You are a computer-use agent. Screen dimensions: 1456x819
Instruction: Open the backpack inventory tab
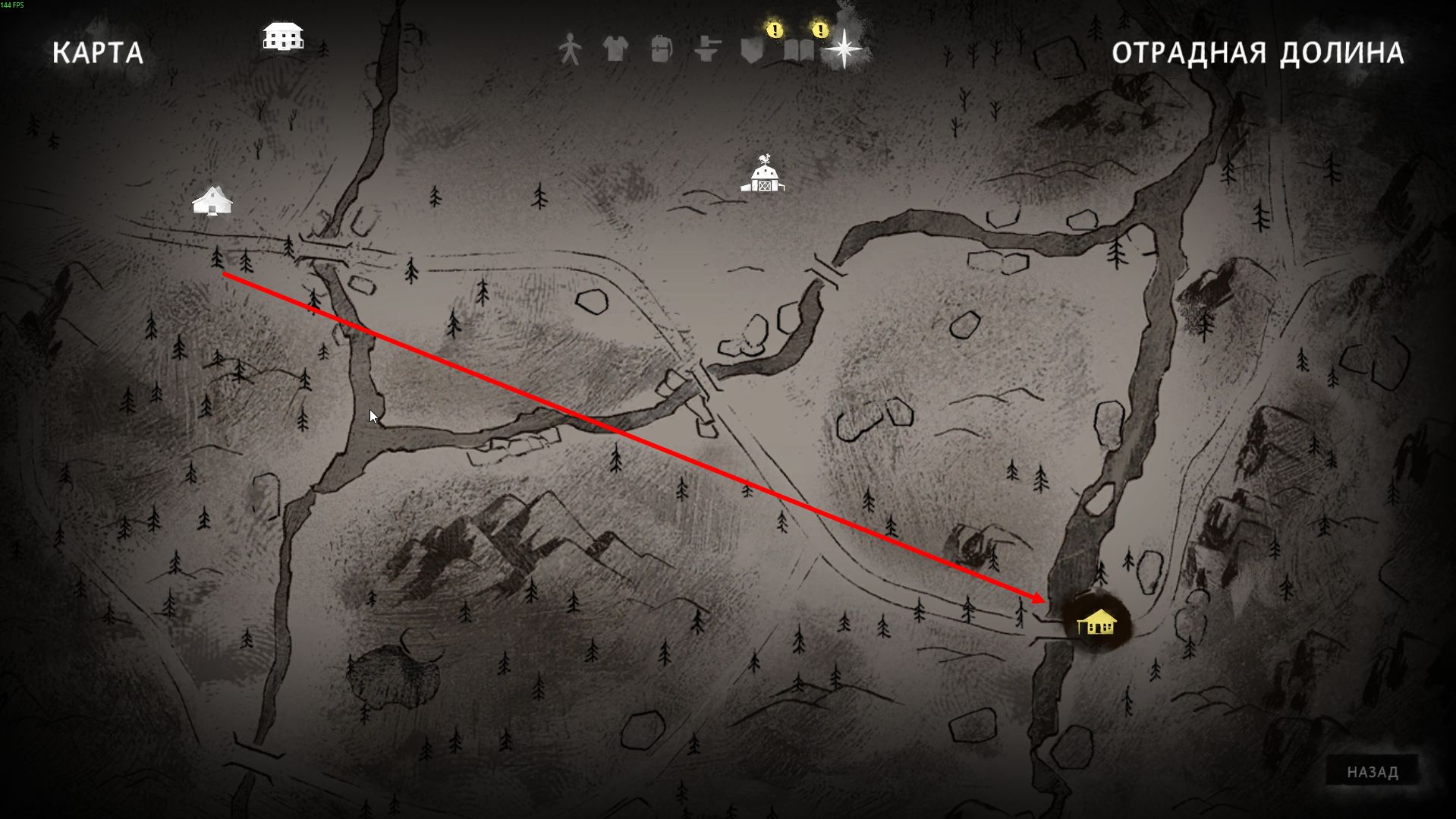click(661, 50)
